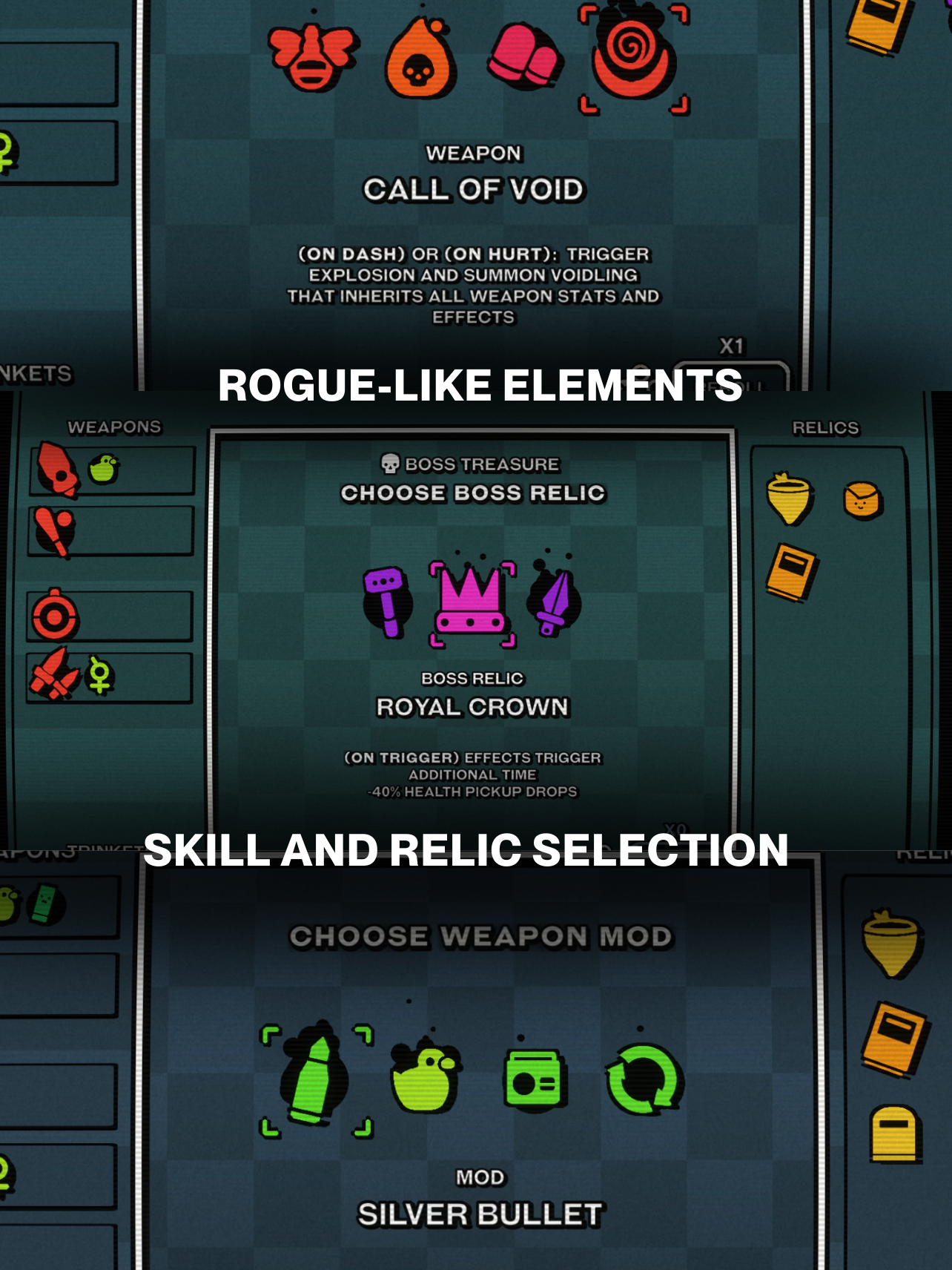Pick the highlighted Call of Void spiral icon

pos(634,56)
